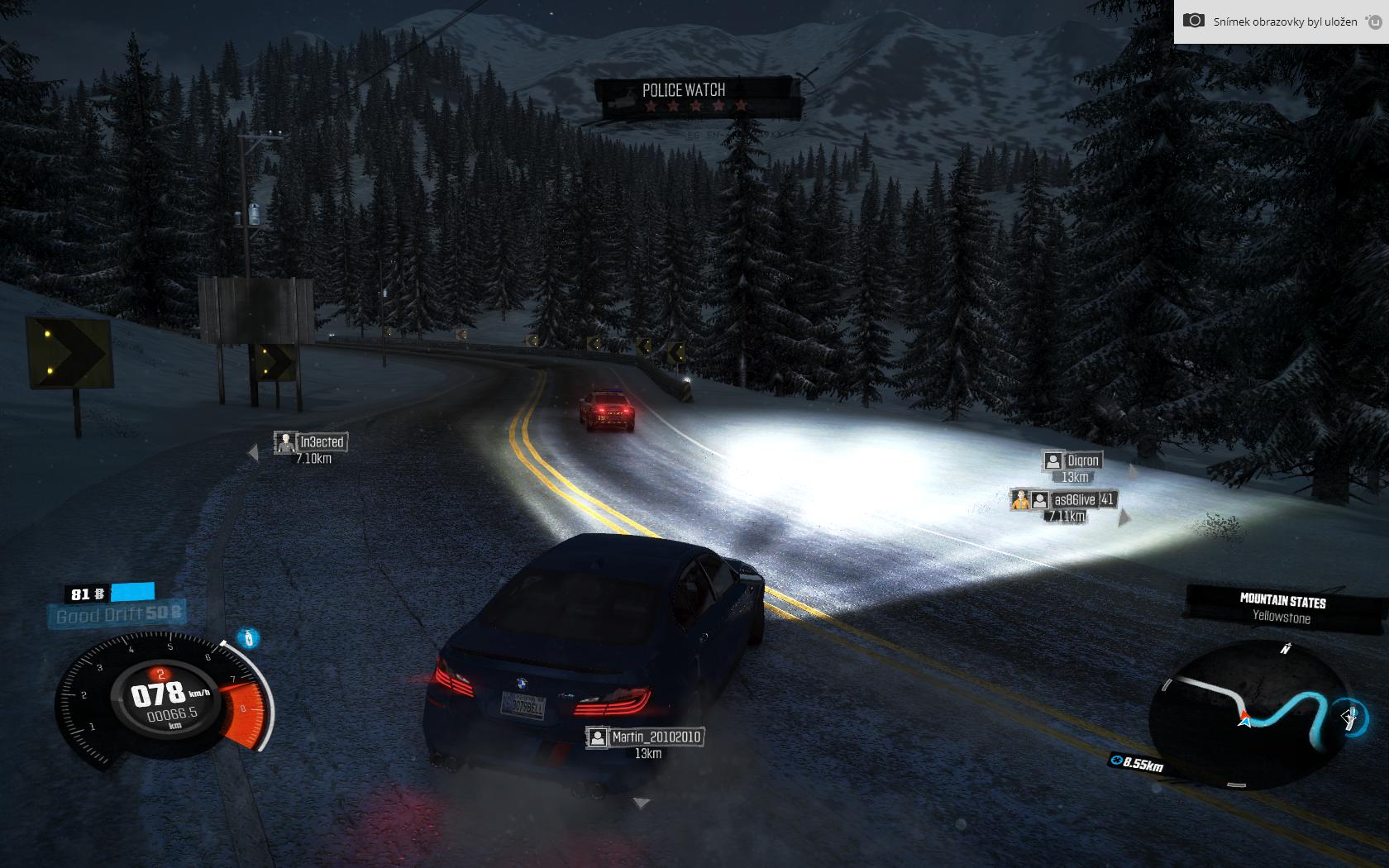Click the blue nitro icon by speedometer
This screenshot has width=1389, height=868.
(248, 638)
